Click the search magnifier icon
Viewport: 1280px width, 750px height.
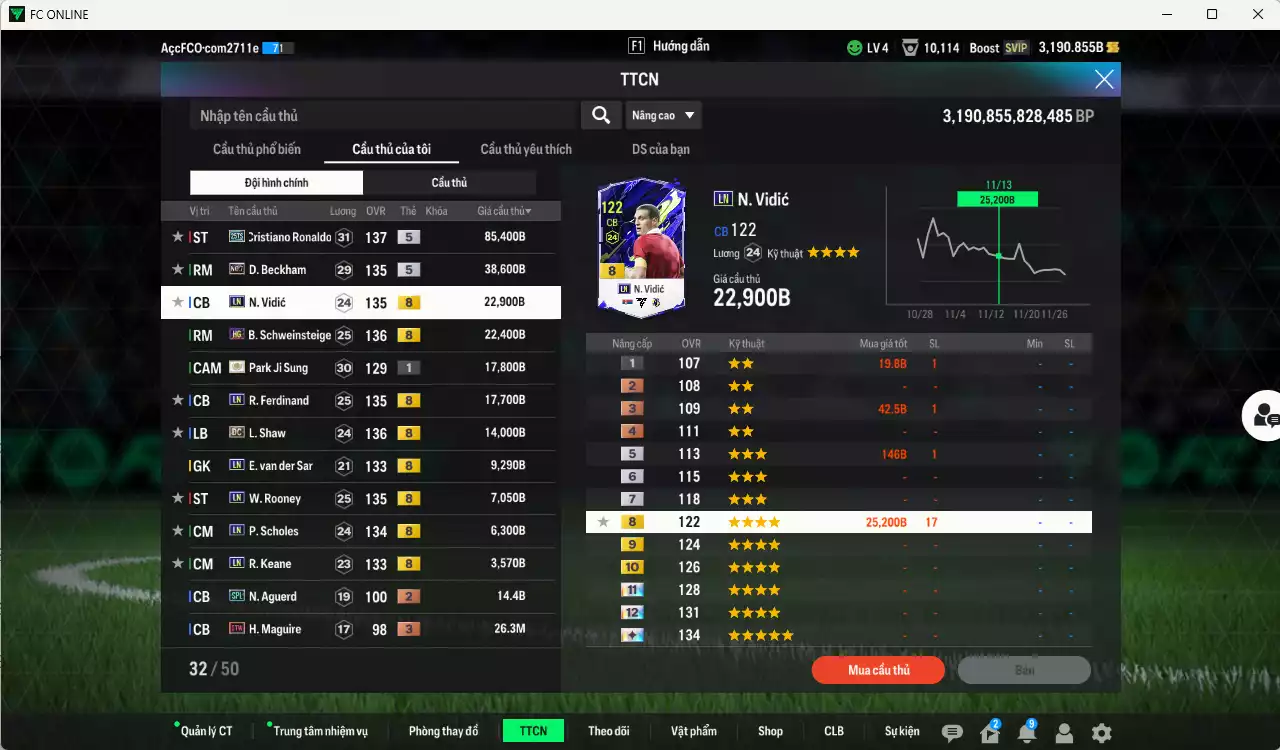coord(600,115)
